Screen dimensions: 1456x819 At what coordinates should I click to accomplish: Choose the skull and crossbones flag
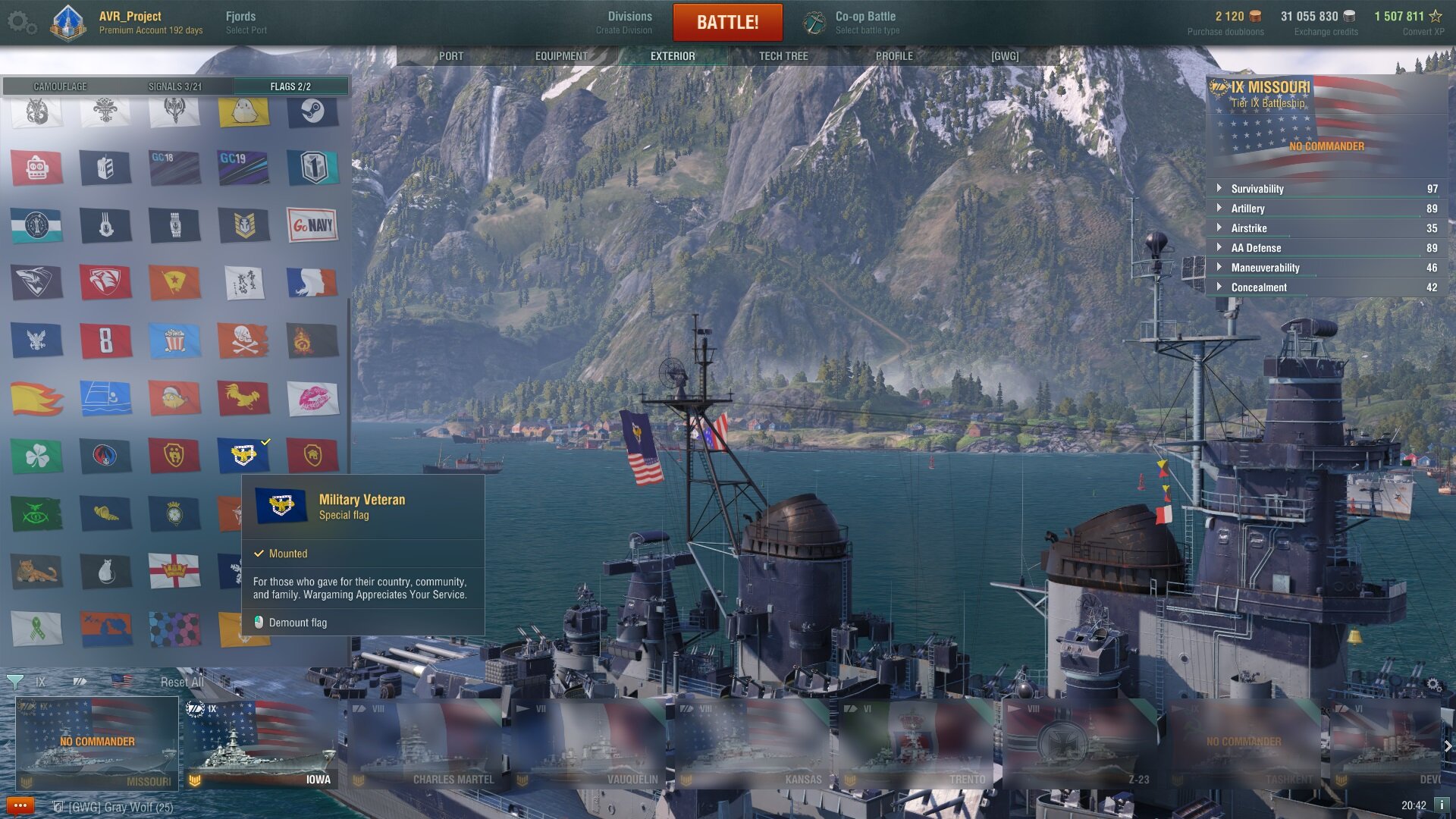[x=243, y=340]
